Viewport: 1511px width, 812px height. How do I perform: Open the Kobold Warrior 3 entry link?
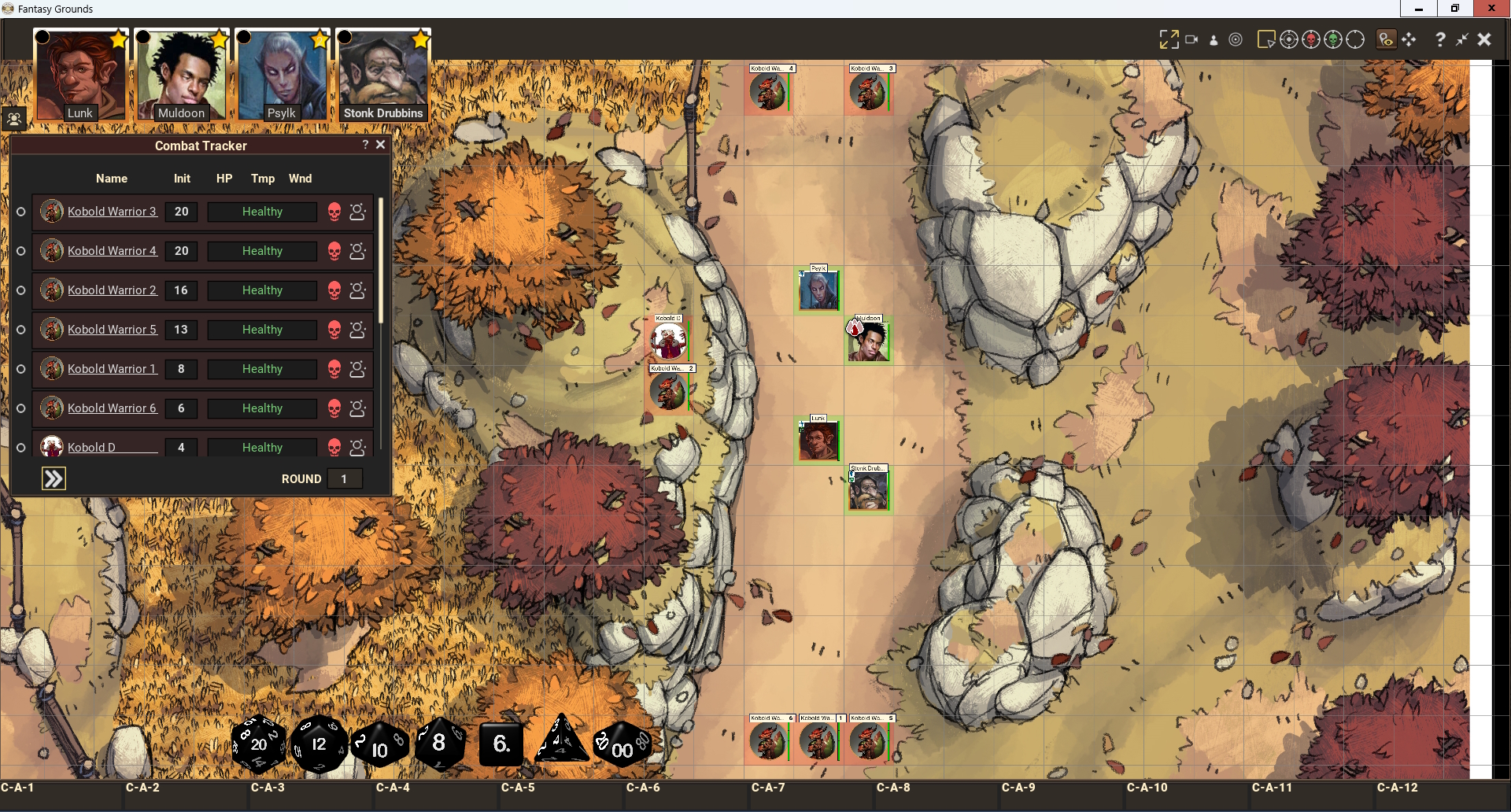[112, 212]
